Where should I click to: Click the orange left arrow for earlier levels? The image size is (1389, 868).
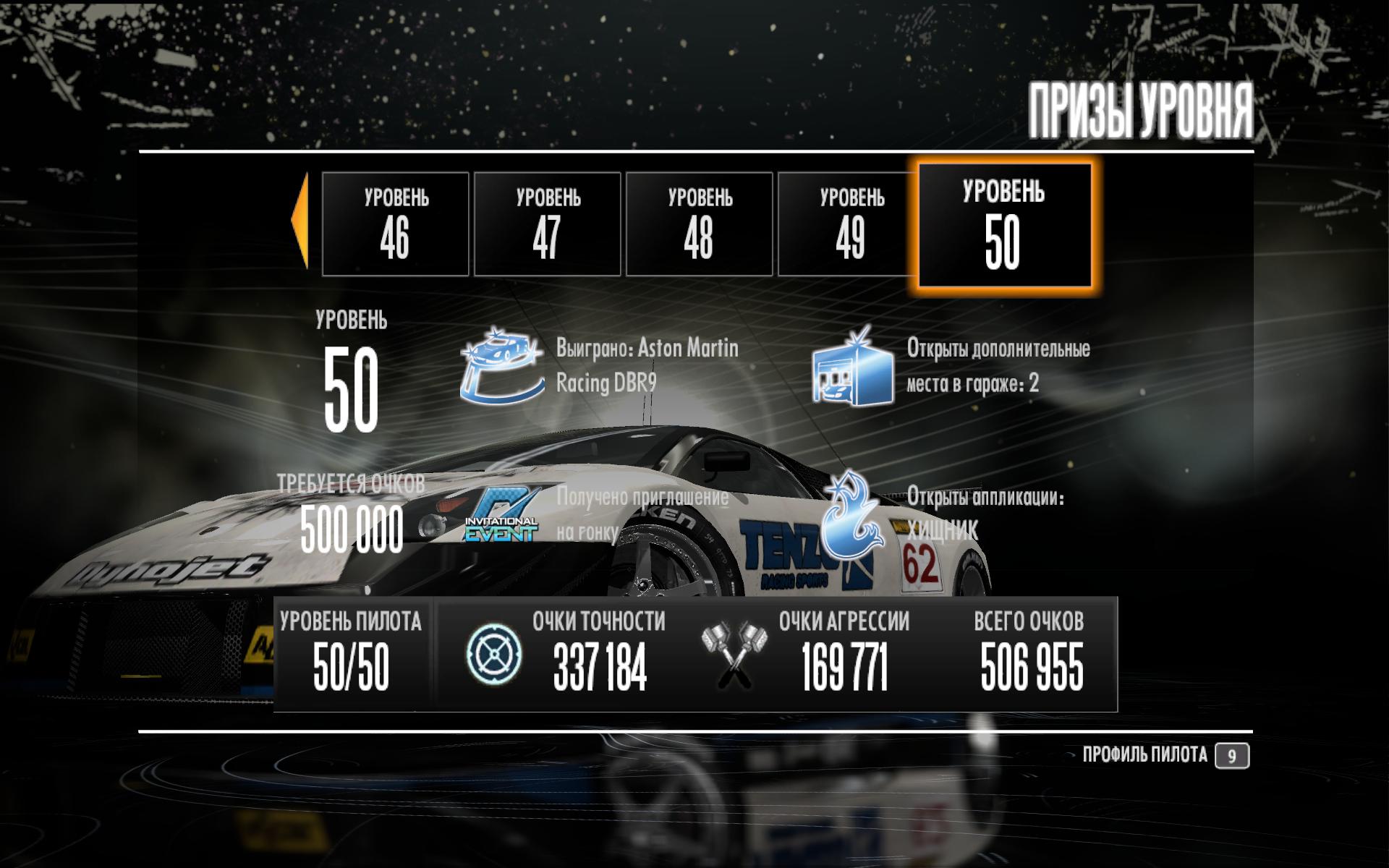pyautogui.click(x=300, y=220)
